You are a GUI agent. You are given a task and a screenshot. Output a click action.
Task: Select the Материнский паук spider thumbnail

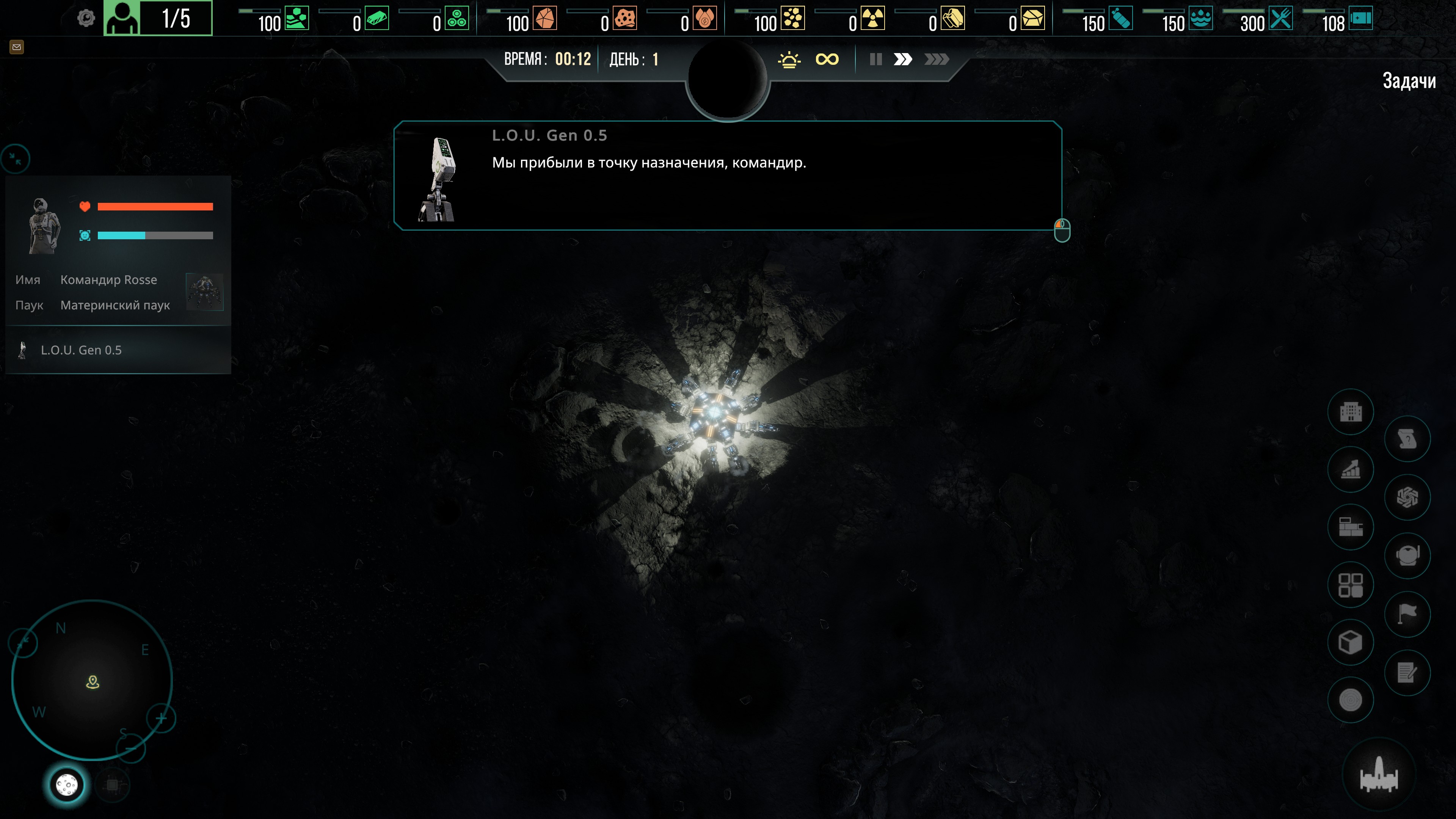pyautogui.click(x=205, y=292)
